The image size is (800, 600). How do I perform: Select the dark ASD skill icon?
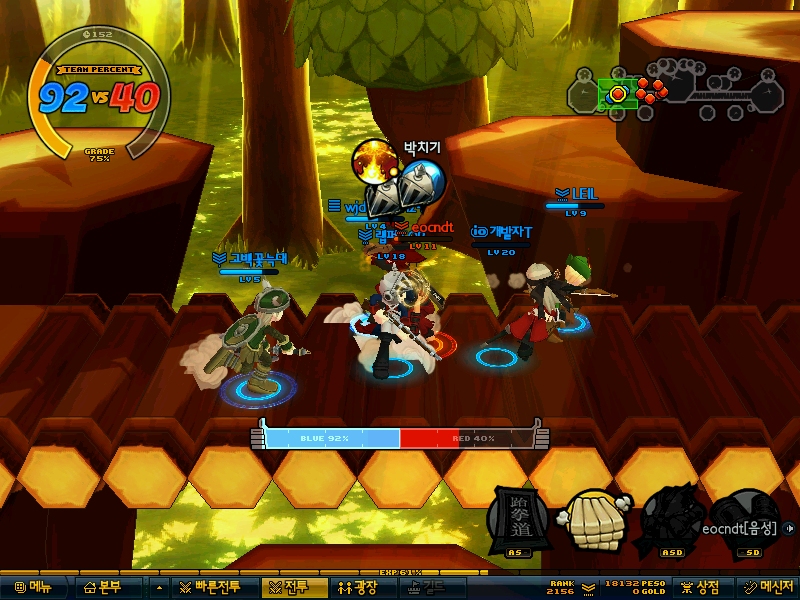(x=669, y=517)
